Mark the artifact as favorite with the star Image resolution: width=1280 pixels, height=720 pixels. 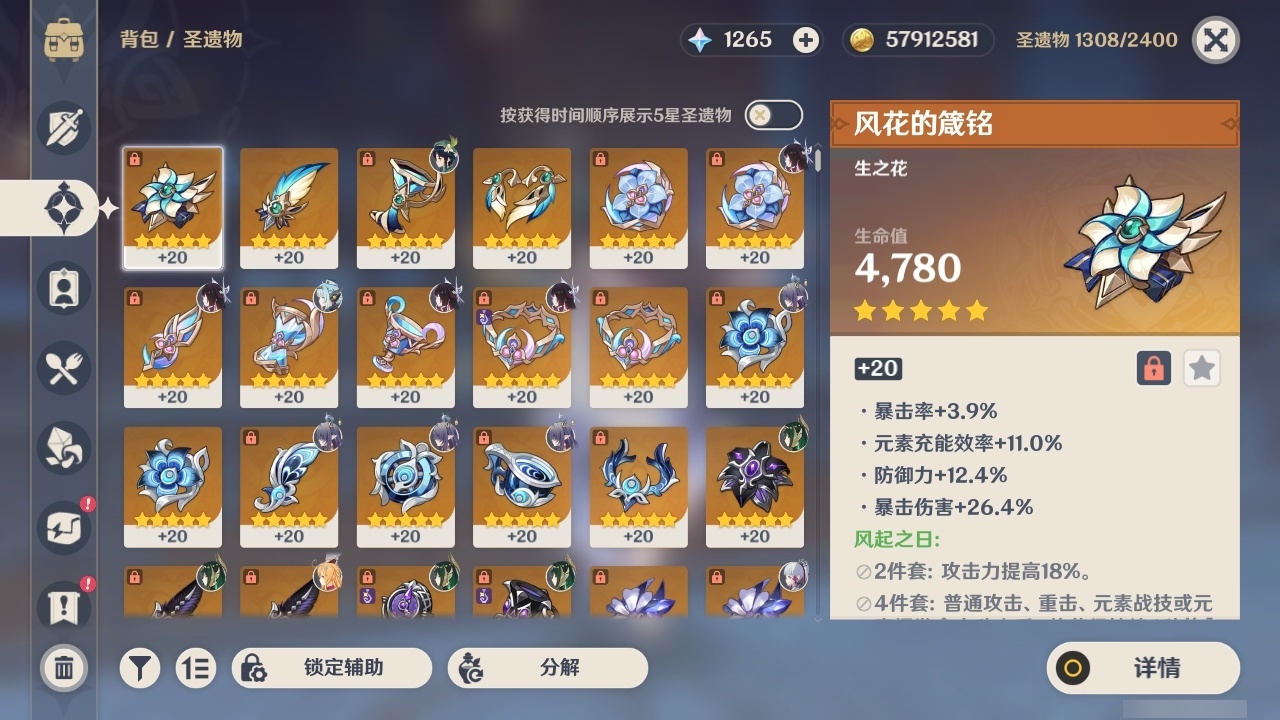pos(1202,368)
